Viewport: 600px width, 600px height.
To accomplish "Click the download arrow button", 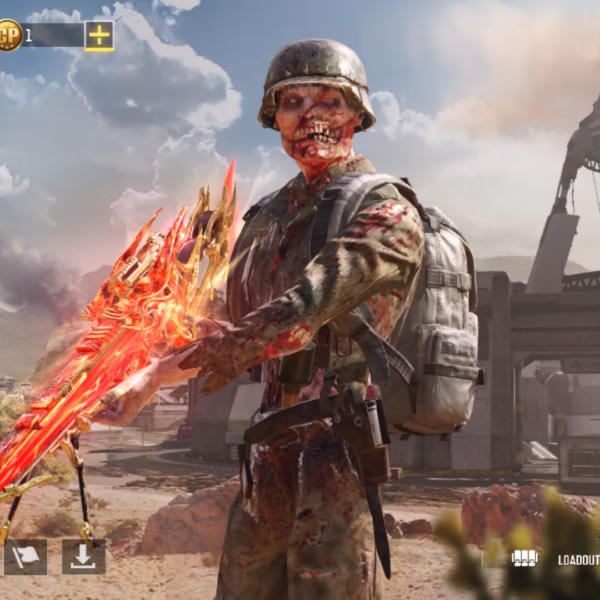I will coord(83,557).
